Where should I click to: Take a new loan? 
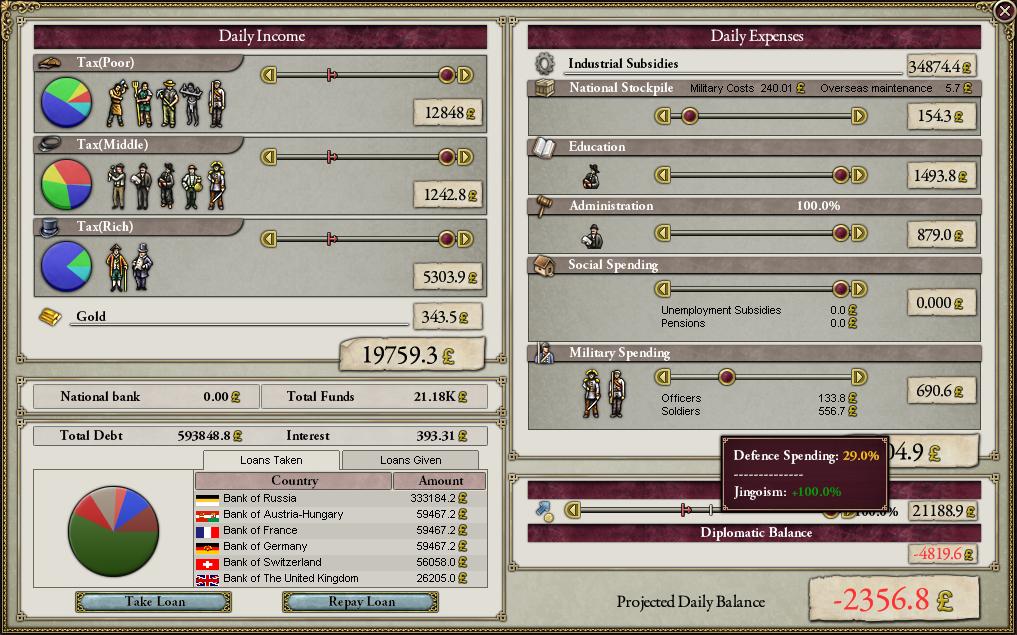point(154,602)
